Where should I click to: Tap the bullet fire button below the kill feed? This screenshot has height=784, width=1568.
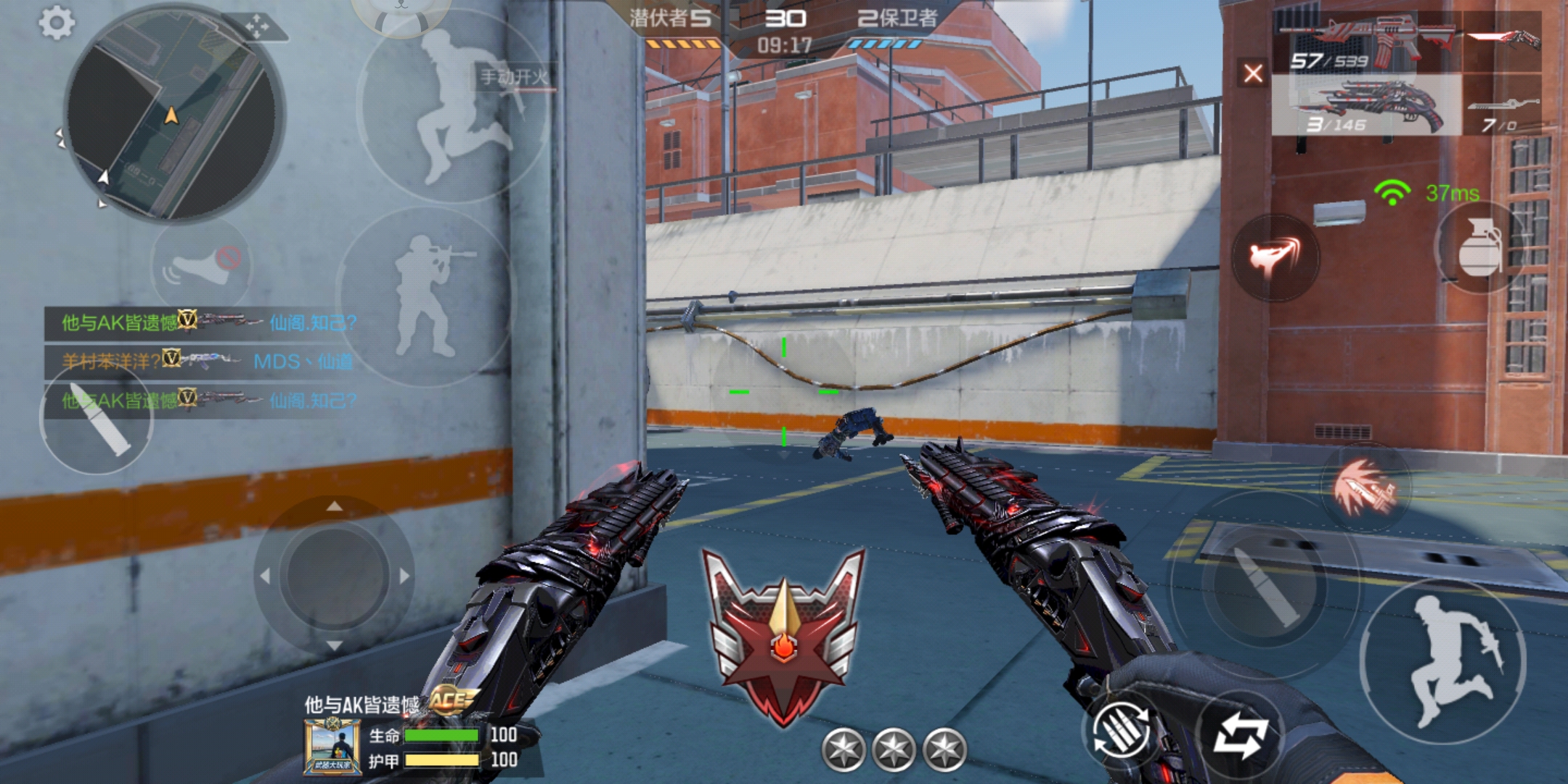coord(97,421)
